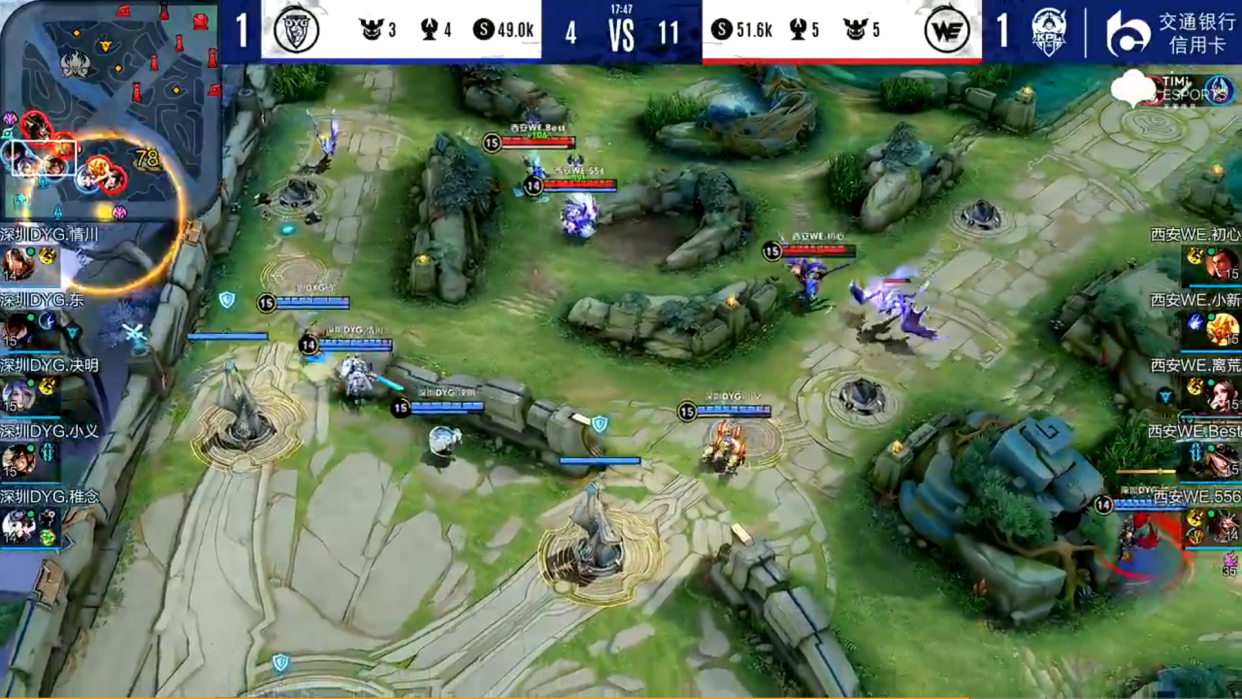Select player 西安WE.556 portrait
Viewport: 1242px width, 699px height.
click(1222, 526)
